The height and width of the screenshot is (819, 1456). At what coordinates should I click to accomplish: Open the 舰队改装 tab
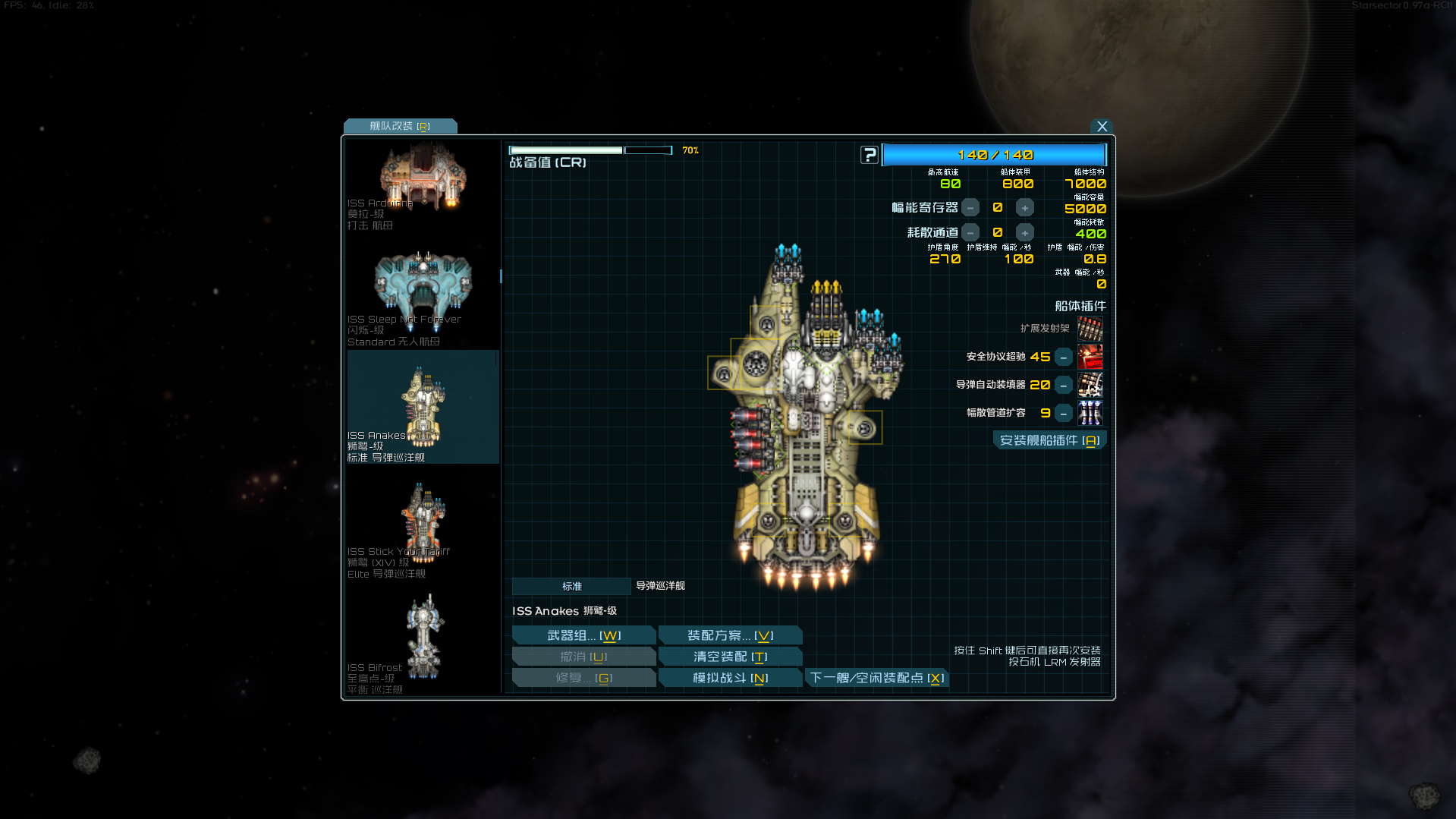click(400, 126)
